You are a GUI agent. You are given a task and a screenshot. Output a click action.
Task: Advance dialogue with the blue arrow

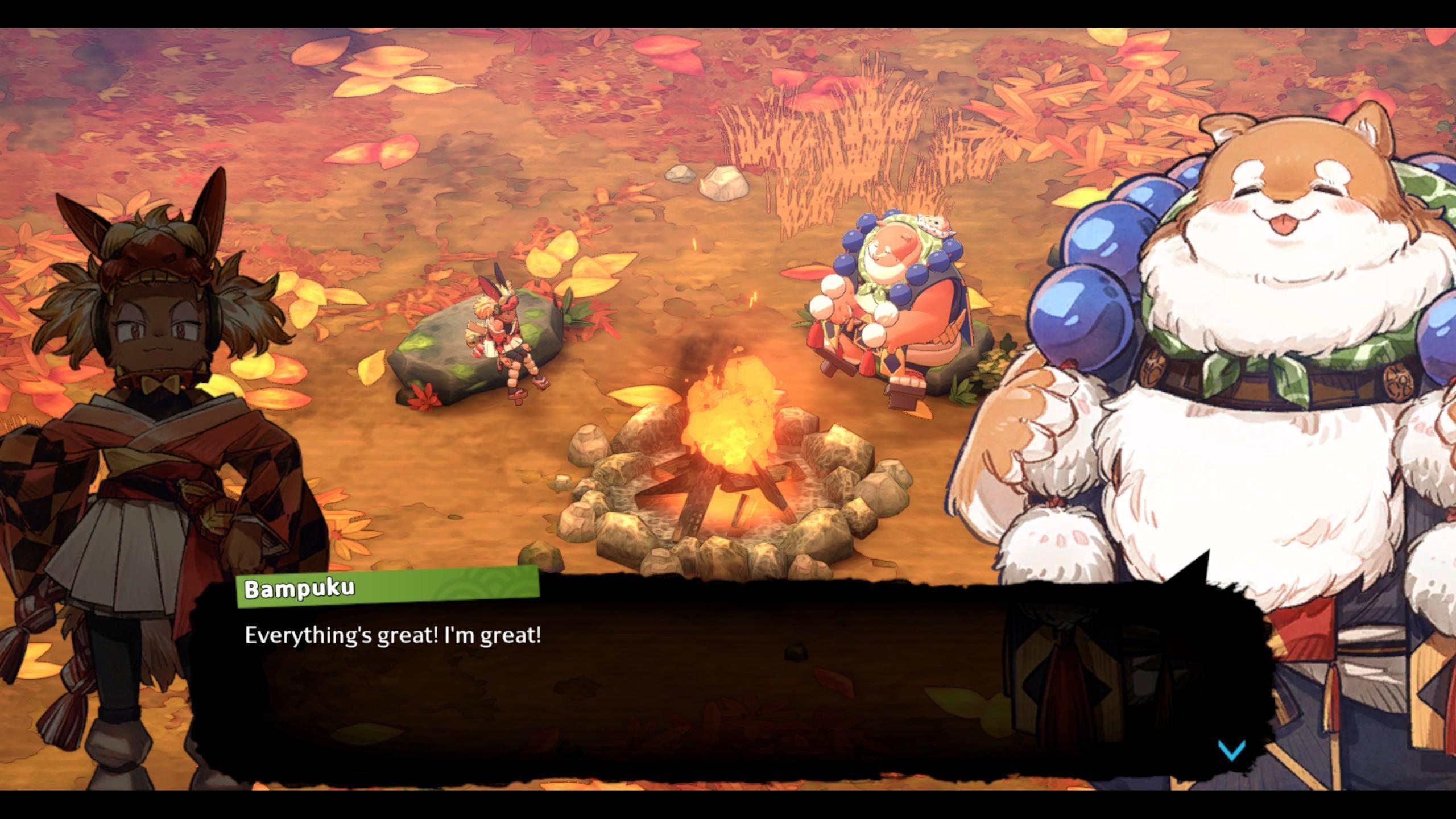pos(1231,750)
